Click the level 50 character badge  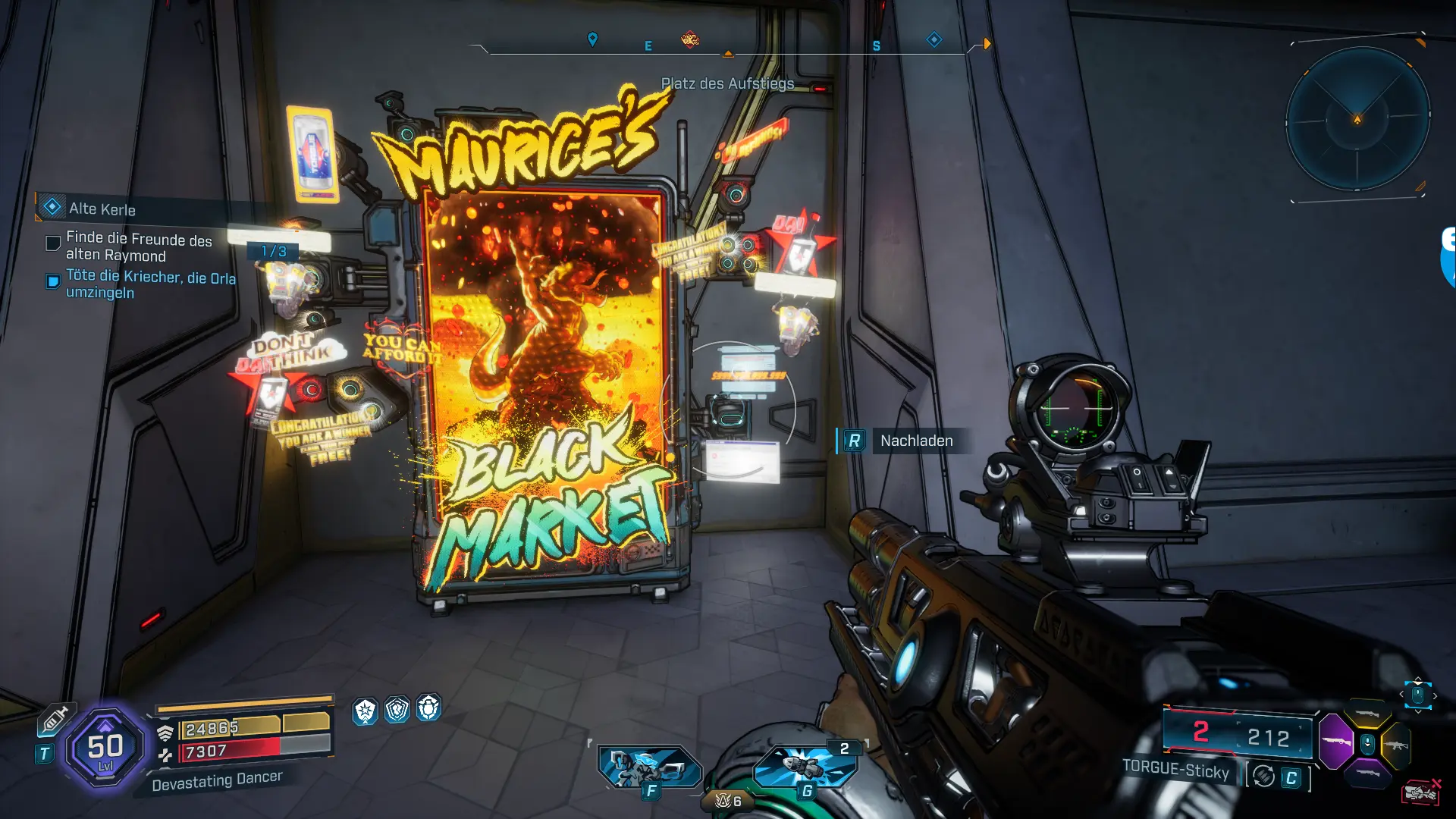click(105, 748)
